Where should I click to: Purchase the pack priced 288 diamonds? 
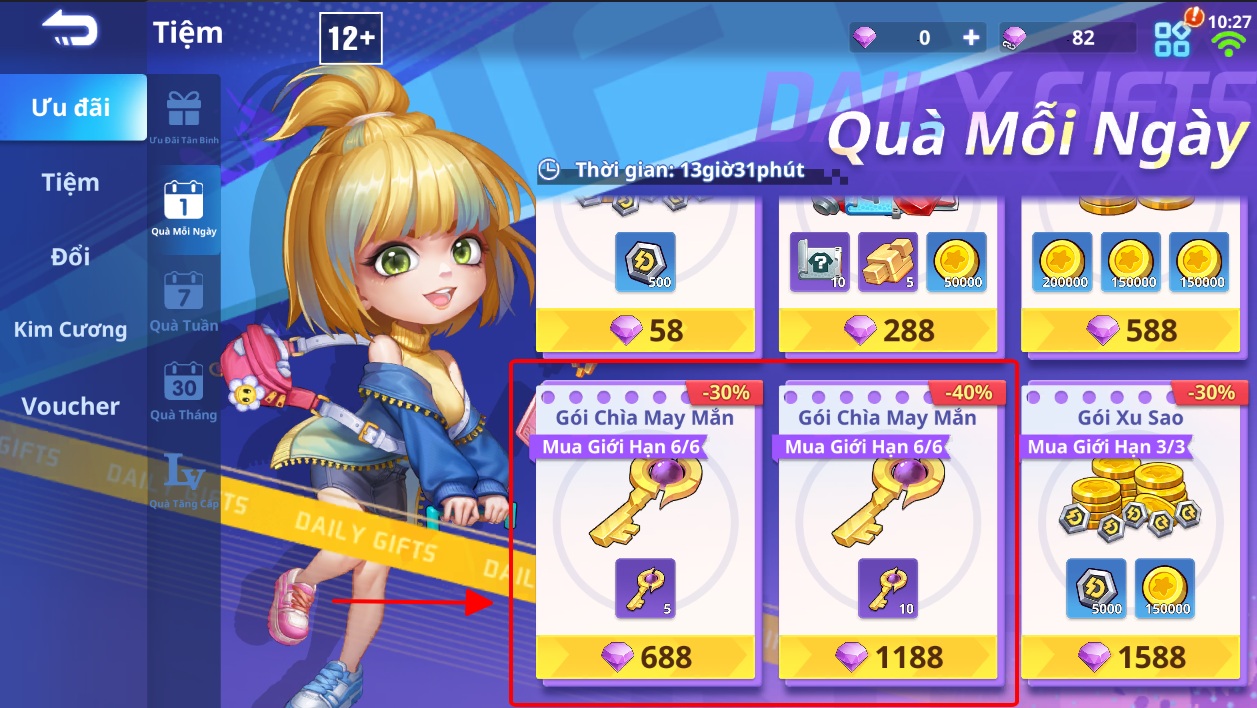point(888,330)
